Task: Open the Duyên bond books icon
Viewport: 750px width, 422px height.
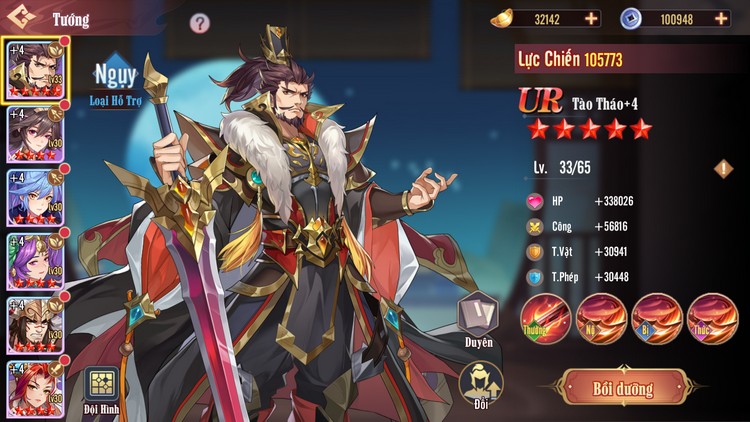Action: [x=478, y=316]
